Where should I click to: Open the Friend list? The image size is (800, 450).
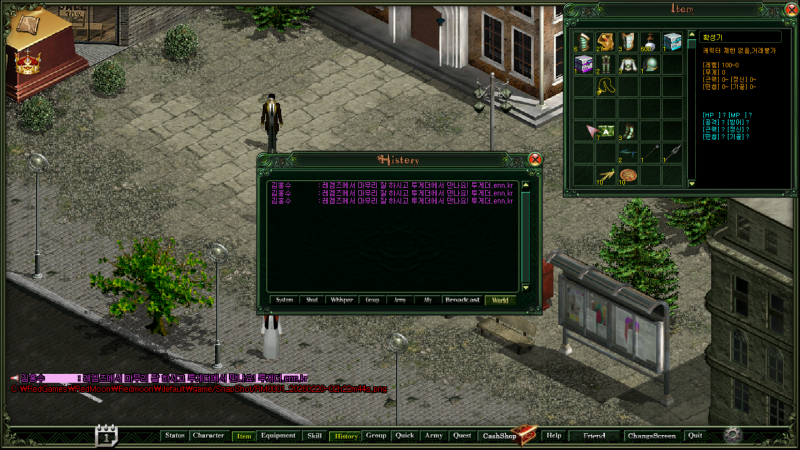point(594,436)
